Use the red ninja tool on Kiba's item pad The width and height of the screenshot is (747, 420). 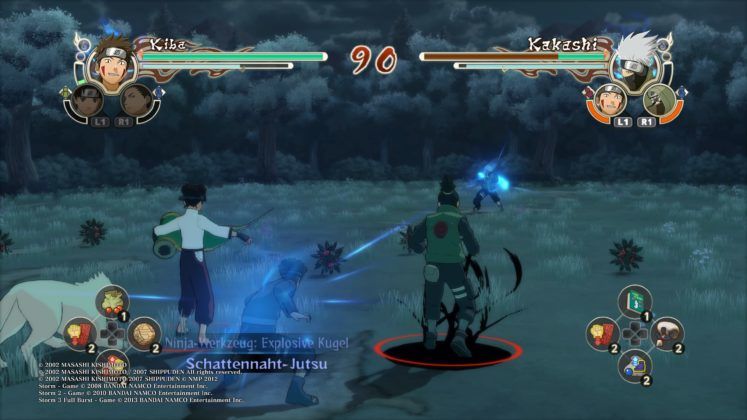tap(79, 334)
